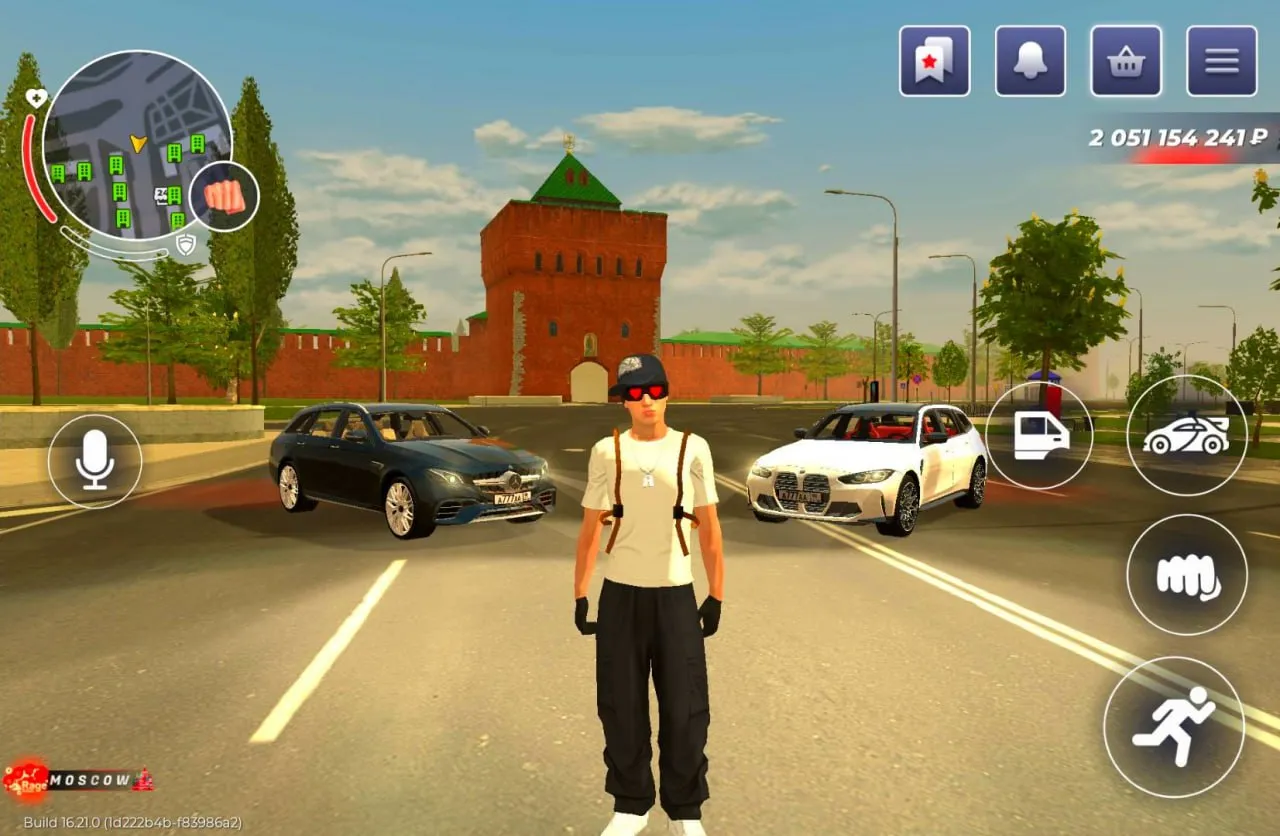Punch with the fist attack button
1280x836 pixels.
[x=1186, y=575]
